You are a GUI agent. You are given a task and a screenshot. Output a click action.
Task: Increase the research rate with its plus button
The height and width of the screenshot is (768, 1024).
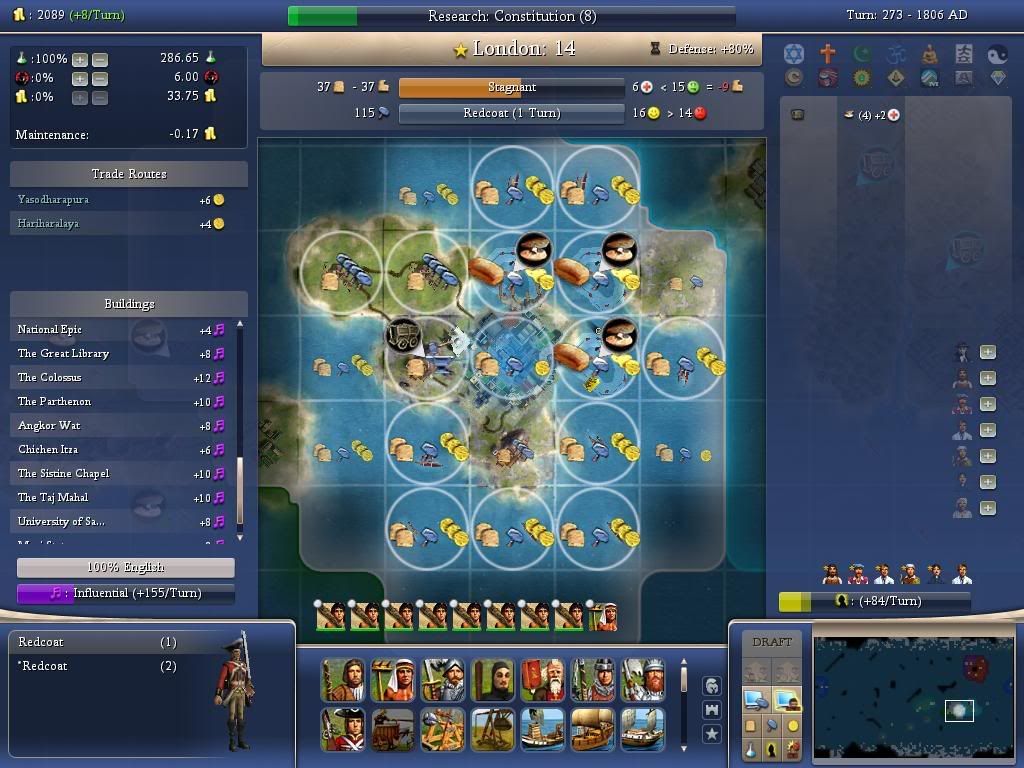(80, 59)
